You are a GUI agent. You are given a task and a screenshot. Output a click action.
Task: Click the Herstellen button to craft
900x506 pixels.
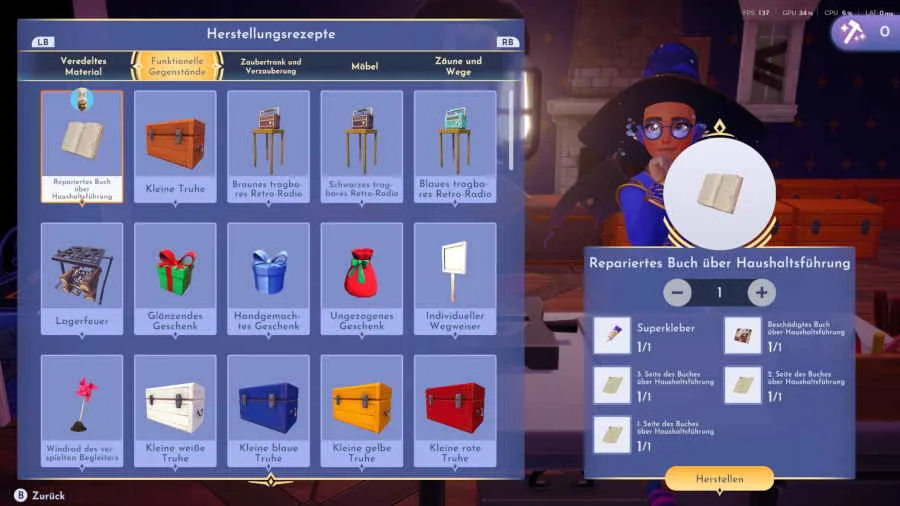[719, 479]
